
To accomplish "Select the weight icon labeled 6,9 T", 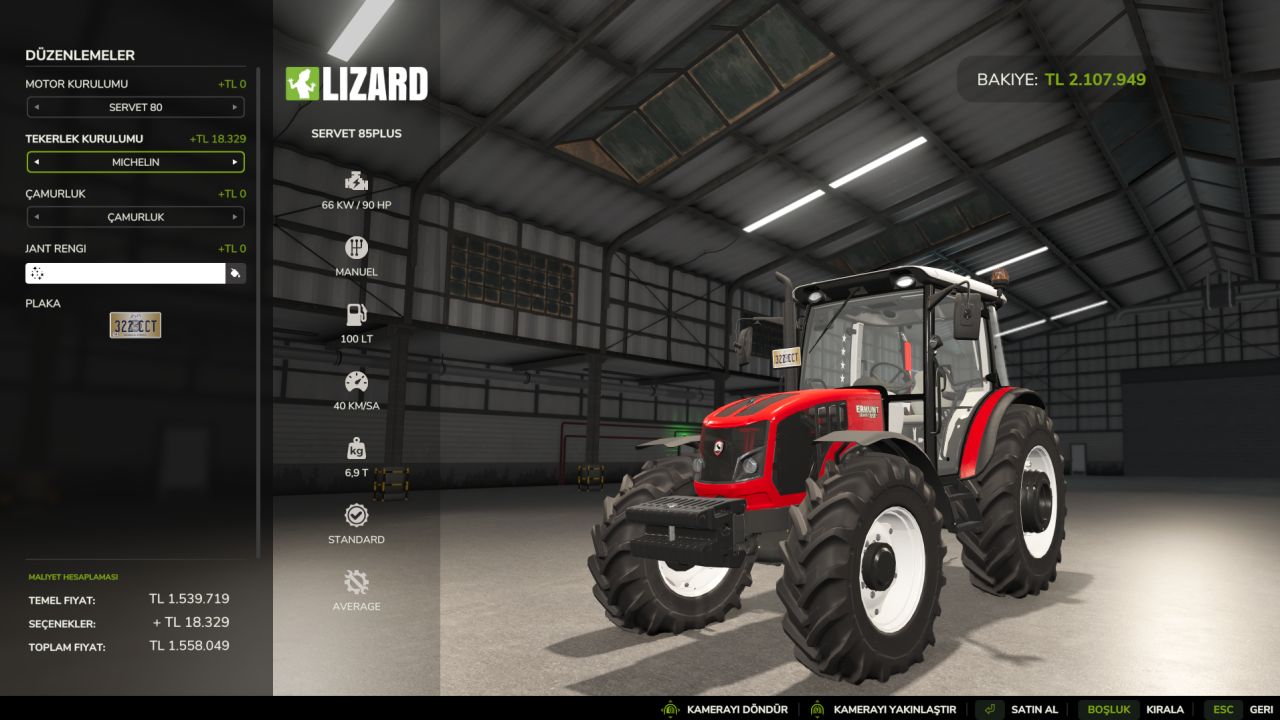I will click(x=355, y=448).
